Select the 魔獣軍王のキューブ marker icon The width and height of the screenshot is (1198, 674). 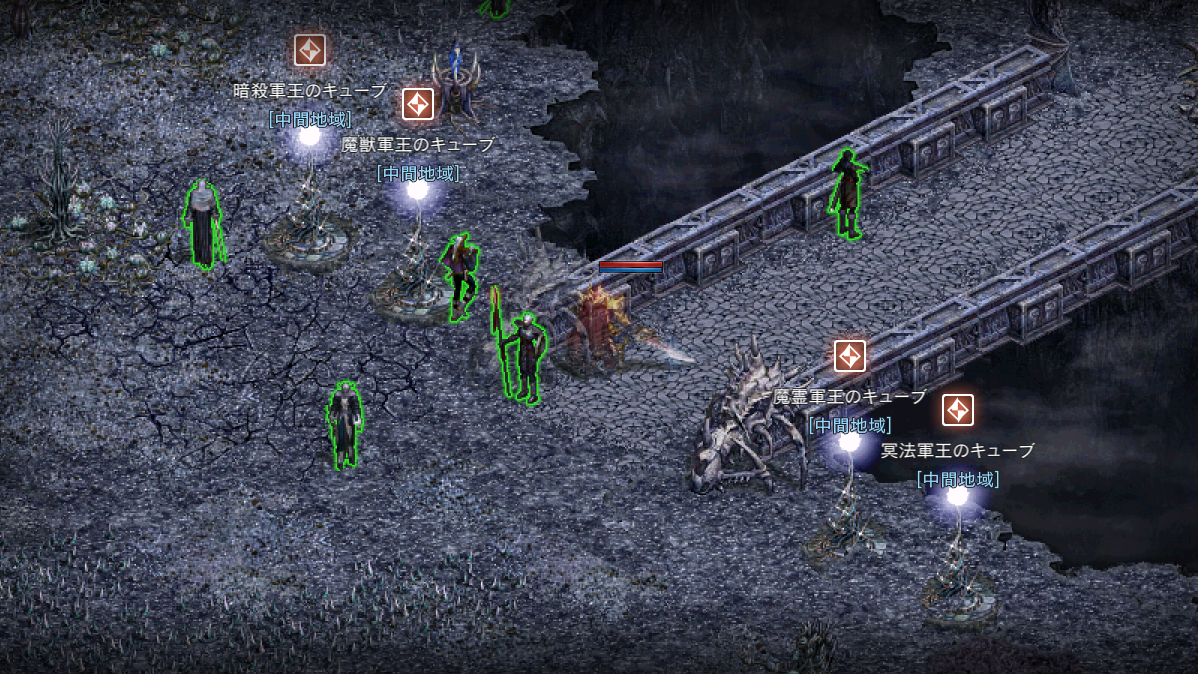(x=418, y=103)
